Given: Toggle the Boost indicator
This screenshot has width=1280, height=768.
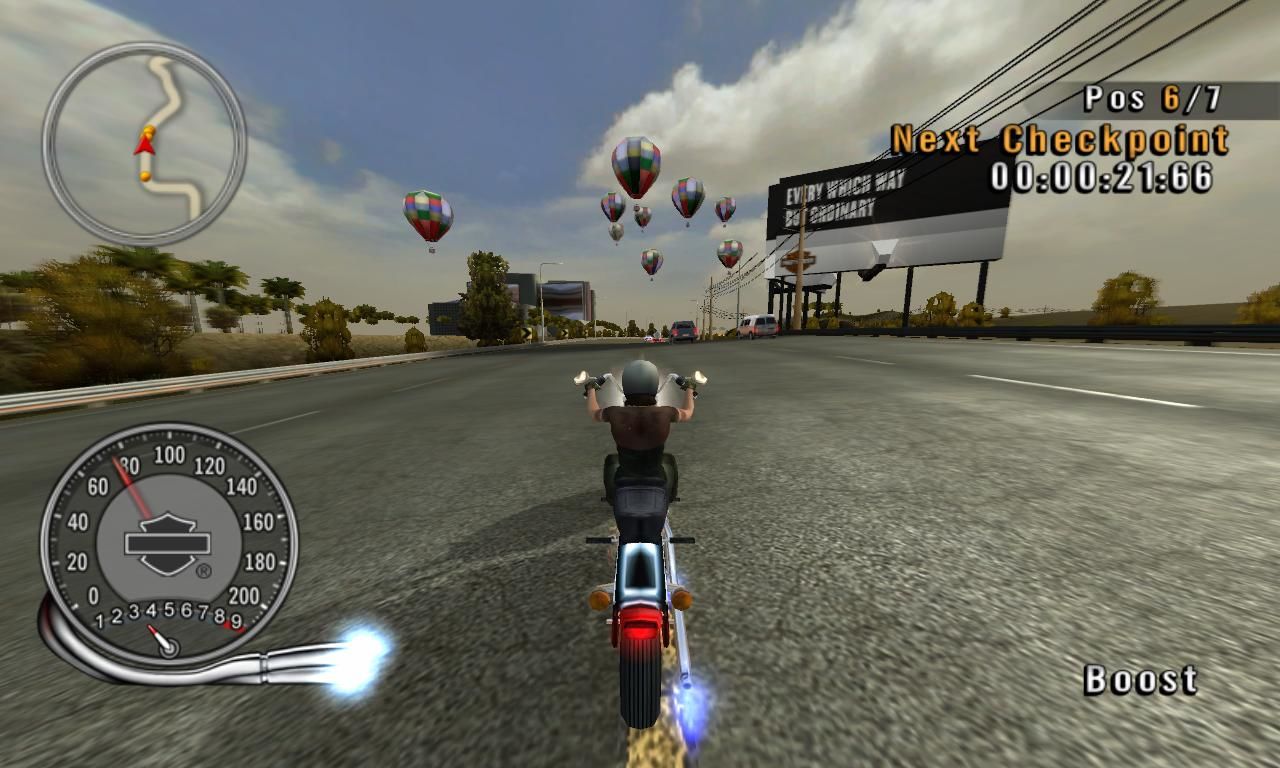Looking at the screenshot, I should point(1141,681).
